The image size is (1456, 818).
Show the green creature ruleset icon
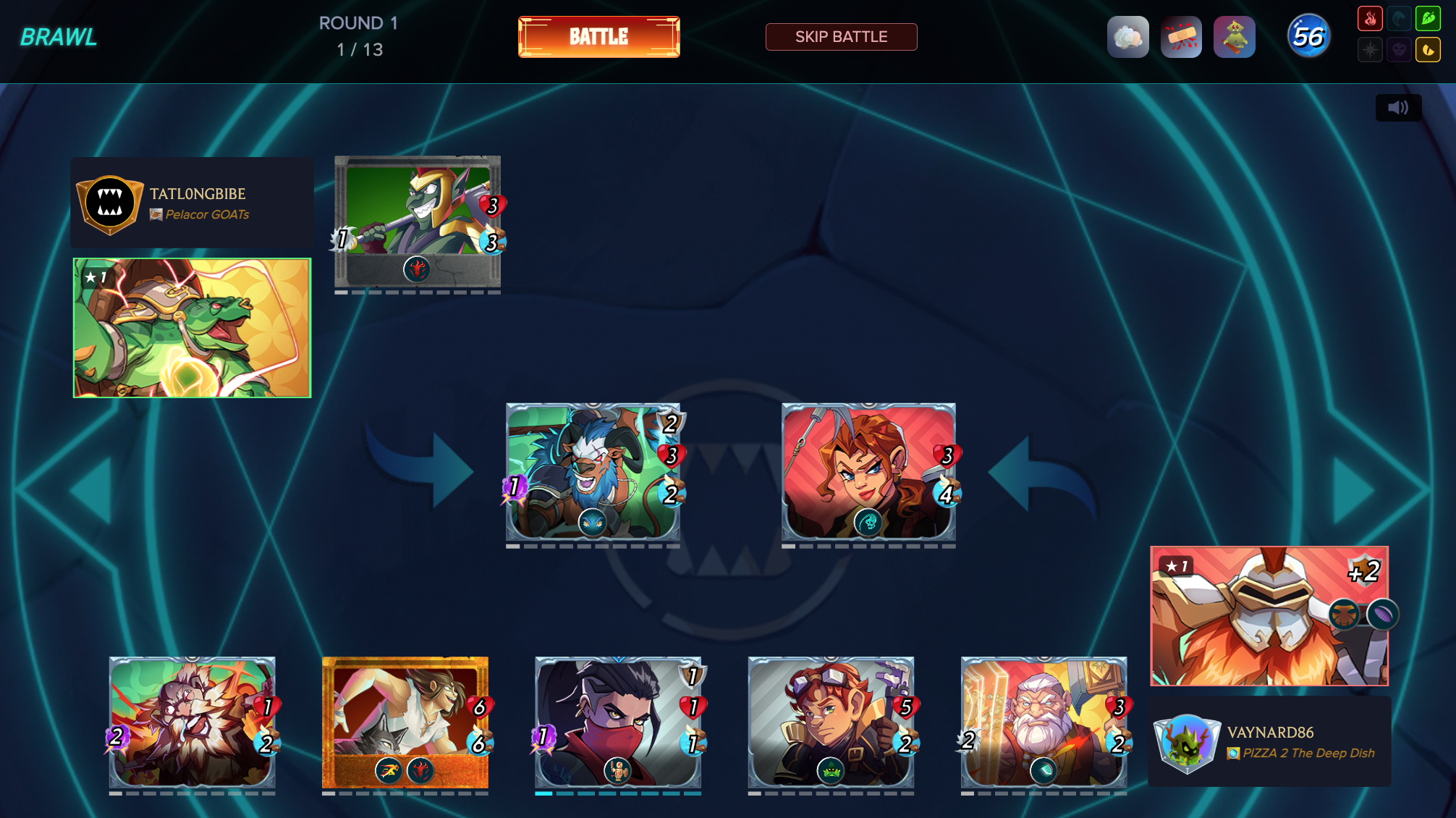[x=1234, y=37]
